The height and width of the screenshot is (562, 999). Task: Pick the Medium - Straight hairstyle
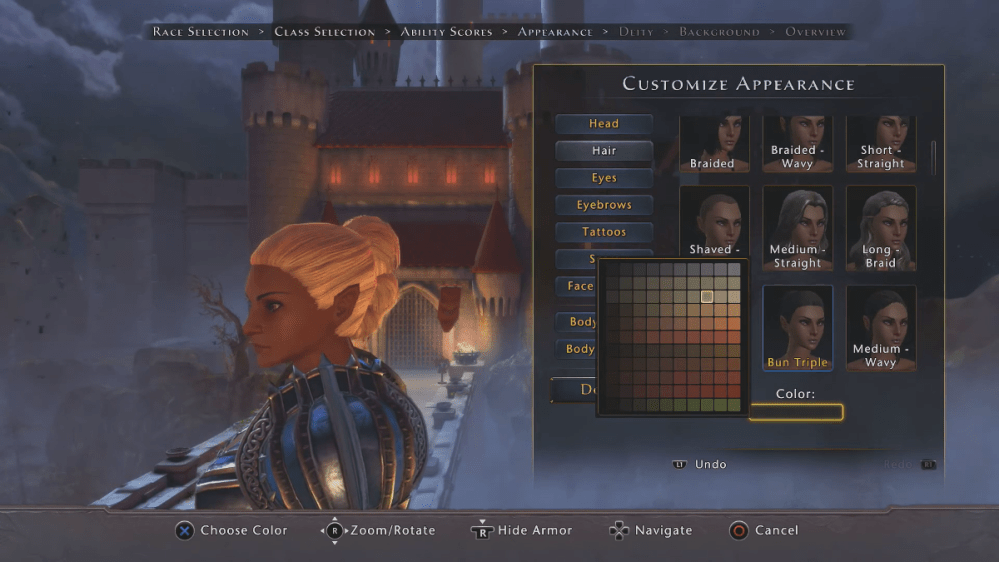pyautogui.click(x=797, y=228)
